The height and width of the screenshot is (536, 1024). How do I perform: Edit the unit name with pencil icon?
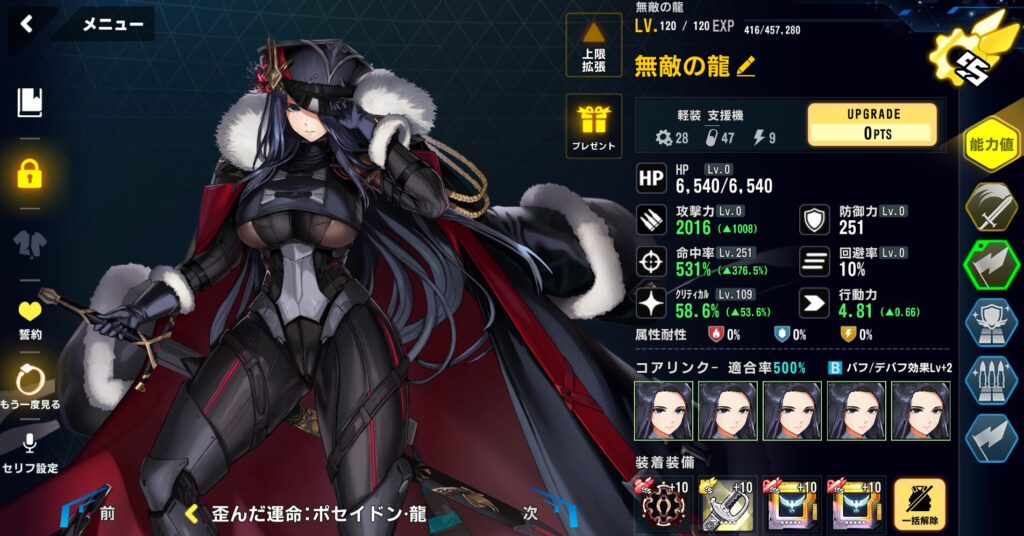[746, 67]
